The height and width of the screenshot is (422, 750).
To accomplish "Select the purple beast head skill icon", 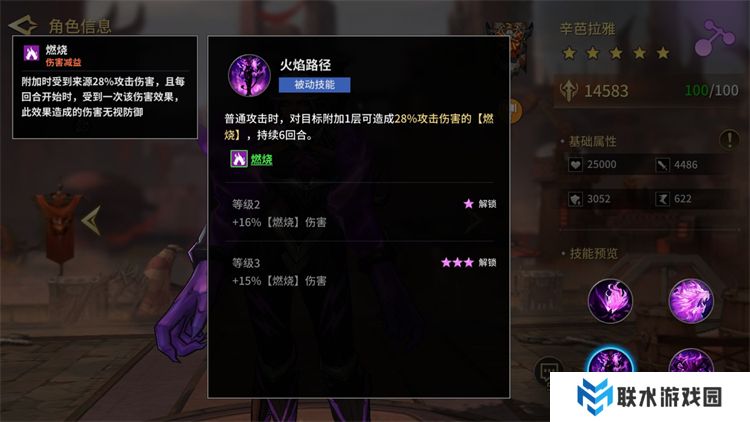I will (x=690, y=300).
